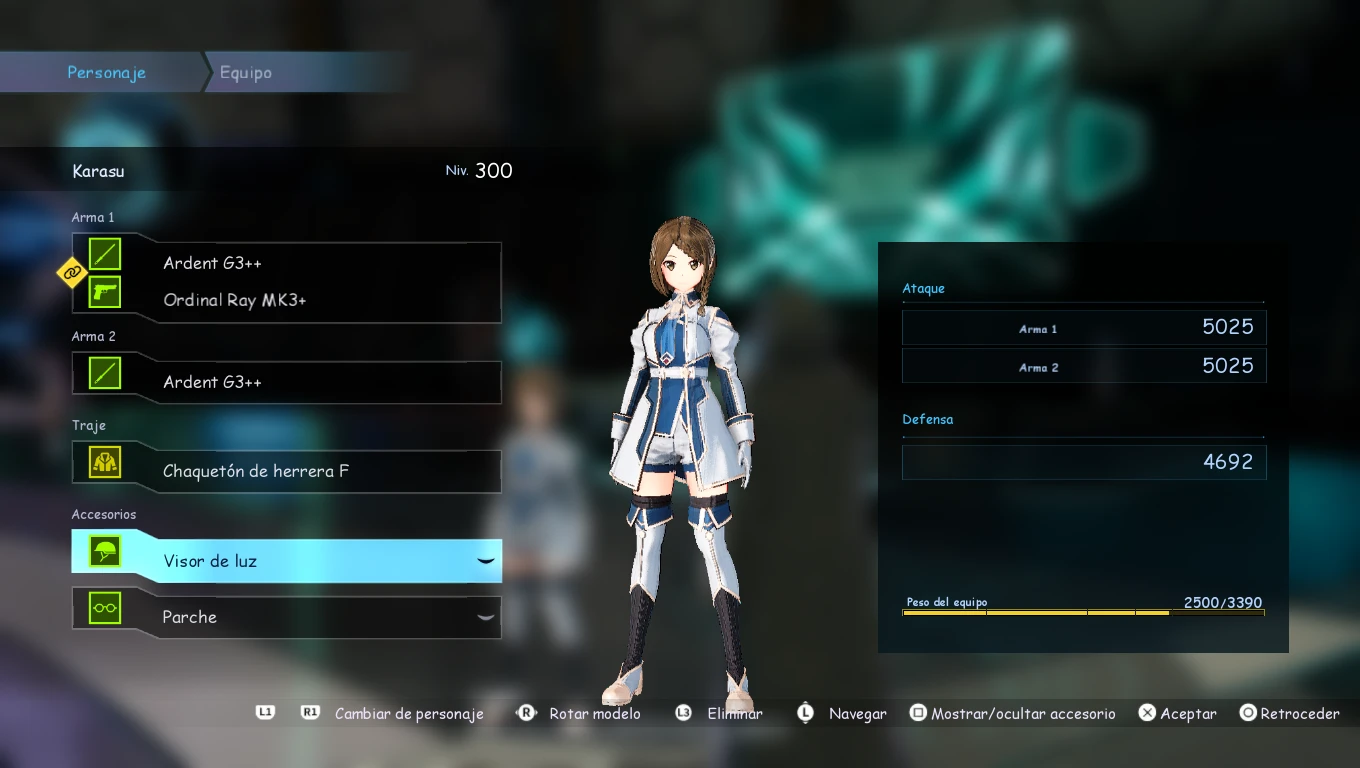Image resolution: width=1360 pixels, height=768 pixels.
Task: Click the yellow chain link icon beside Arma 1
Action: click(72, 272)
